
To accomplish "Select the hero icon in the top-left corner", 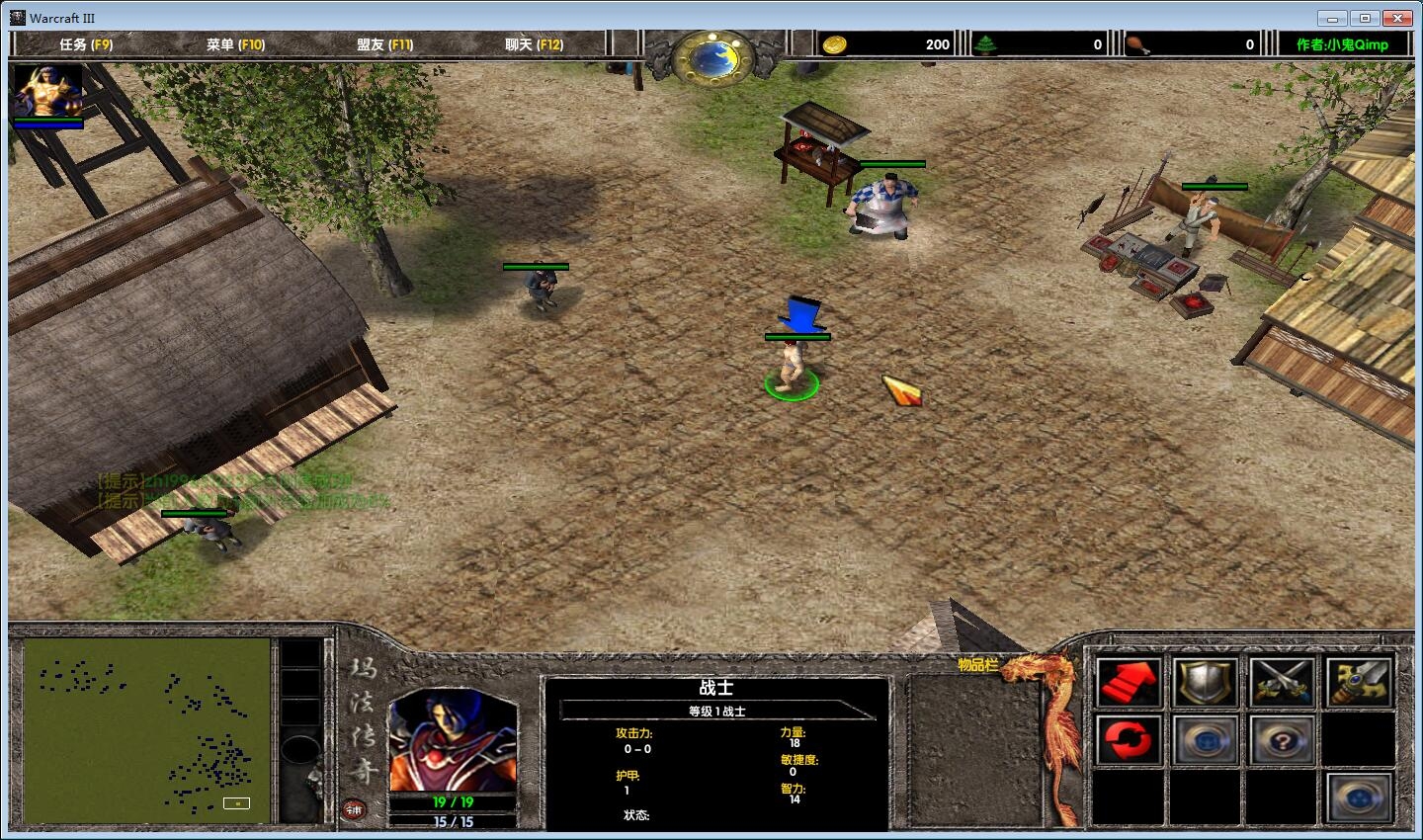I will pyautogui.click(x=47, y=92).
